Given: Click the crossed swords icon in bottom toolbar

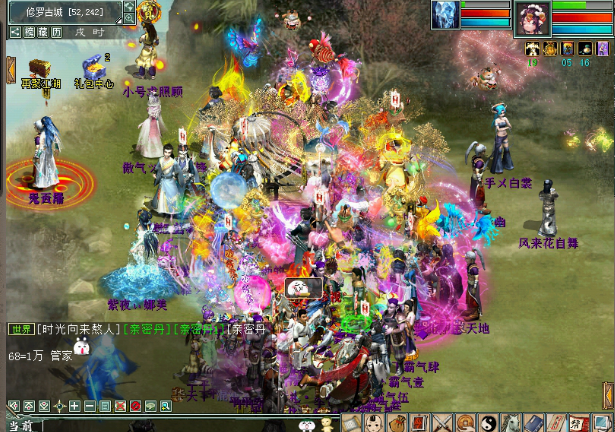Looking at the screenshot, I should (x=443, y=423).
